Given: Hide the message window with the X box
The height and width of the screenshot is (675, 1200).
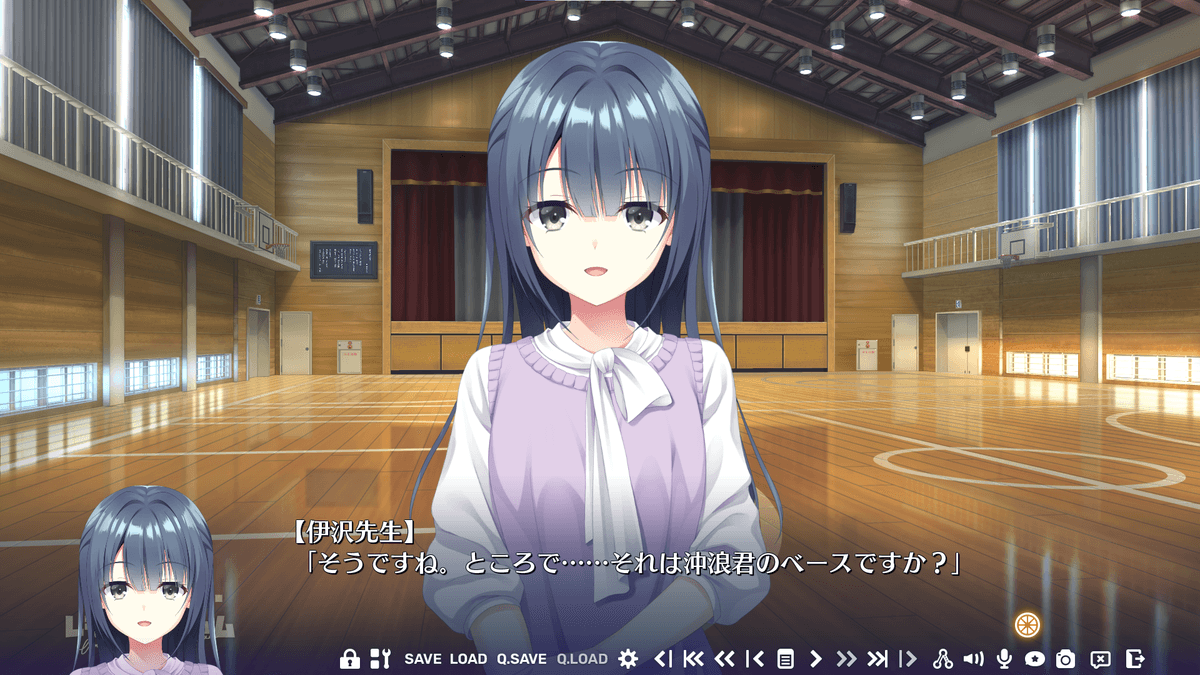Looking at the screenshot, I should click(1100, 659).
